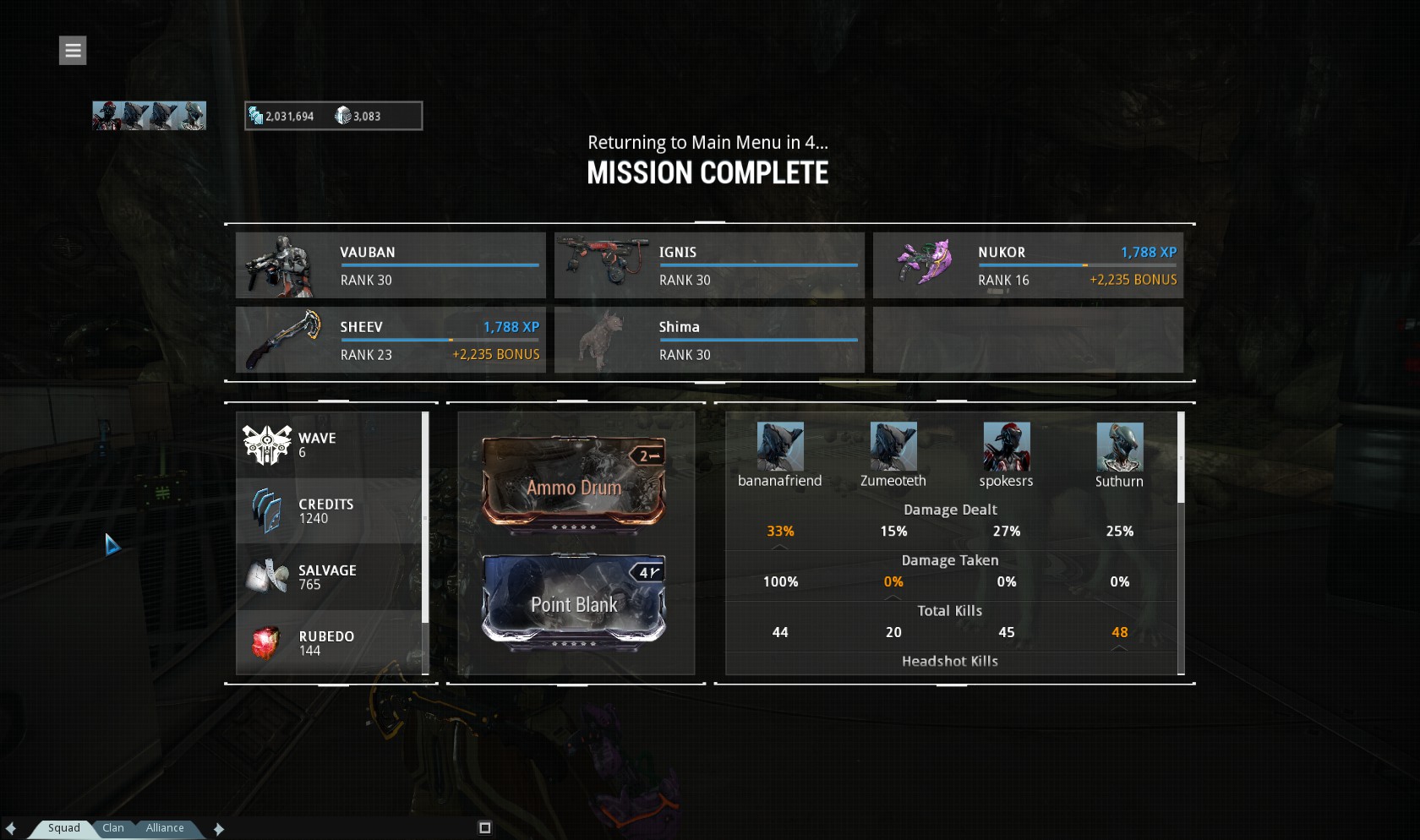Choose Suthurn's player avatar

pyautogui.click(x=1119, y=446)
